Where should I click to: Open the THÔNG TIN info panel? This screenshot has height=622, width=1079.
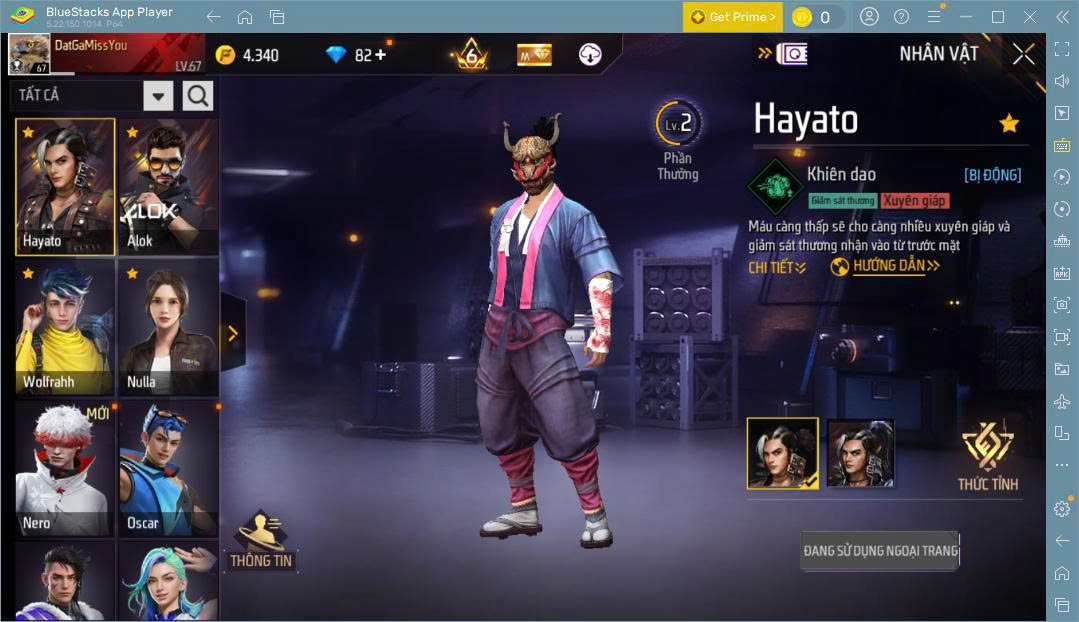[261, 541]
